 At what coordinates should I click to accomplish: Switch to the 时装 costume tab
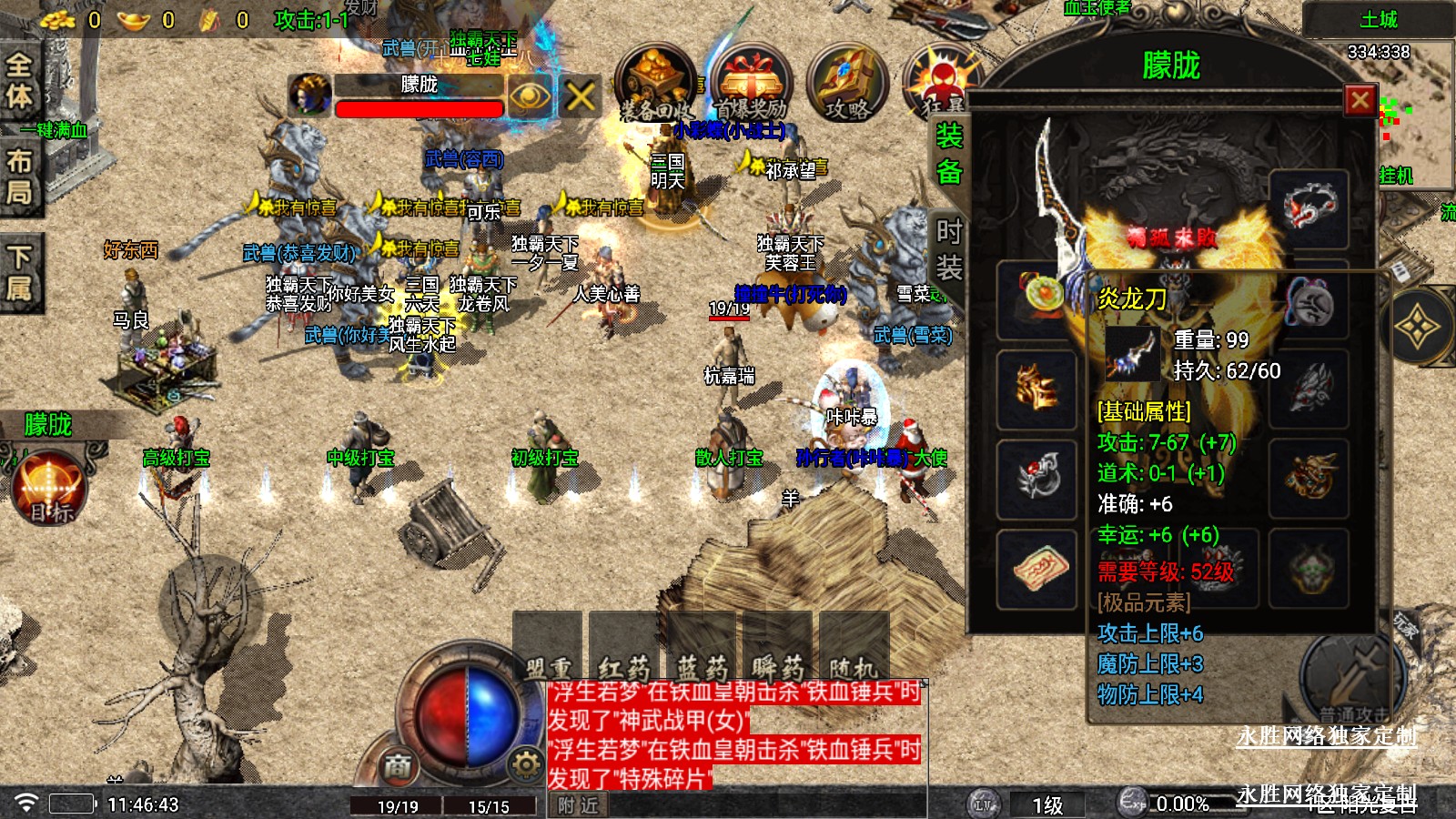pos(949,249)
